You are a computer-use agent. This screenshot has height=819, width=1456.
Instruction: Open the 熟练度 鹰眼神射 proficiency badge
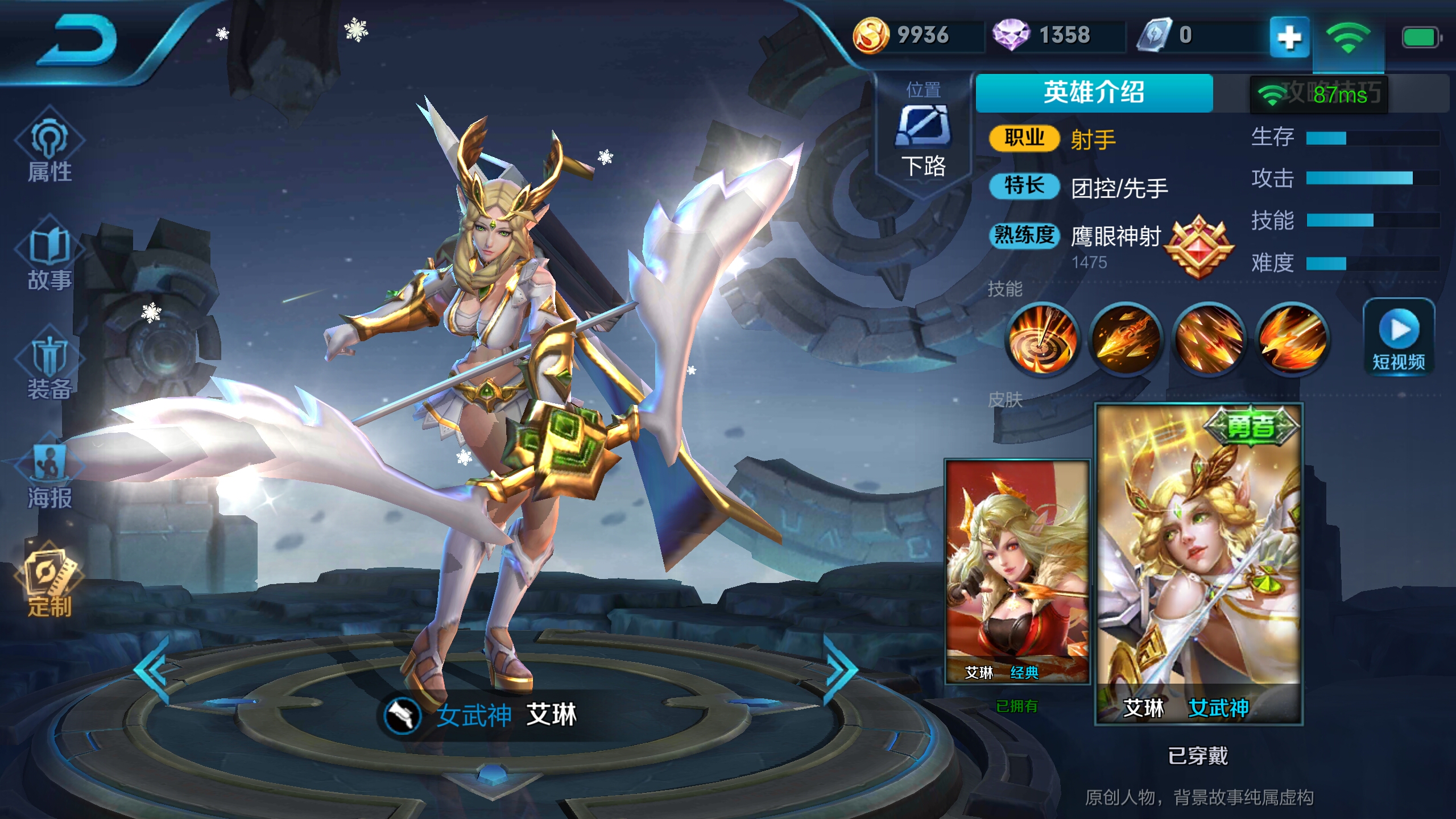coord(1200,247)
